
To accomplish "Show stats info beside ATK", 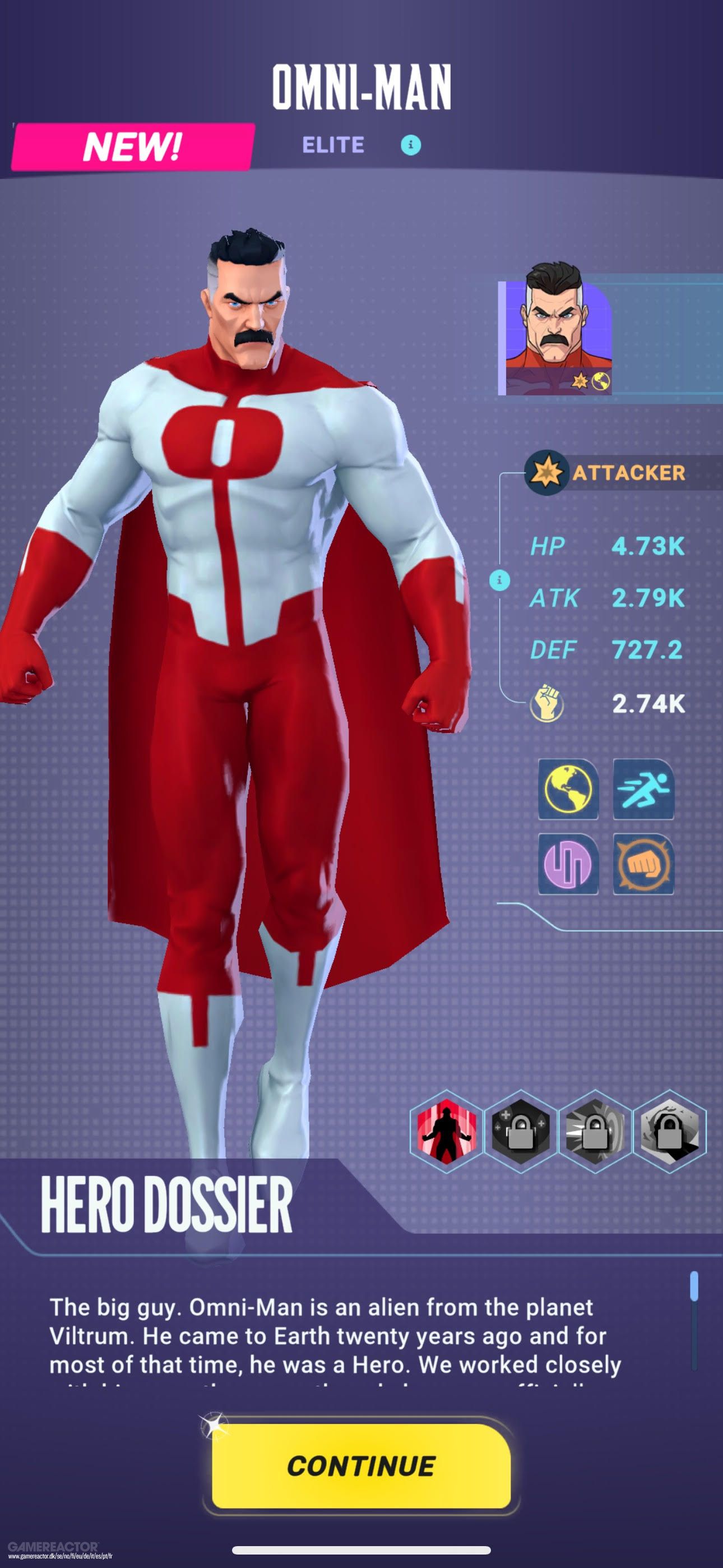I will point(499,579).
